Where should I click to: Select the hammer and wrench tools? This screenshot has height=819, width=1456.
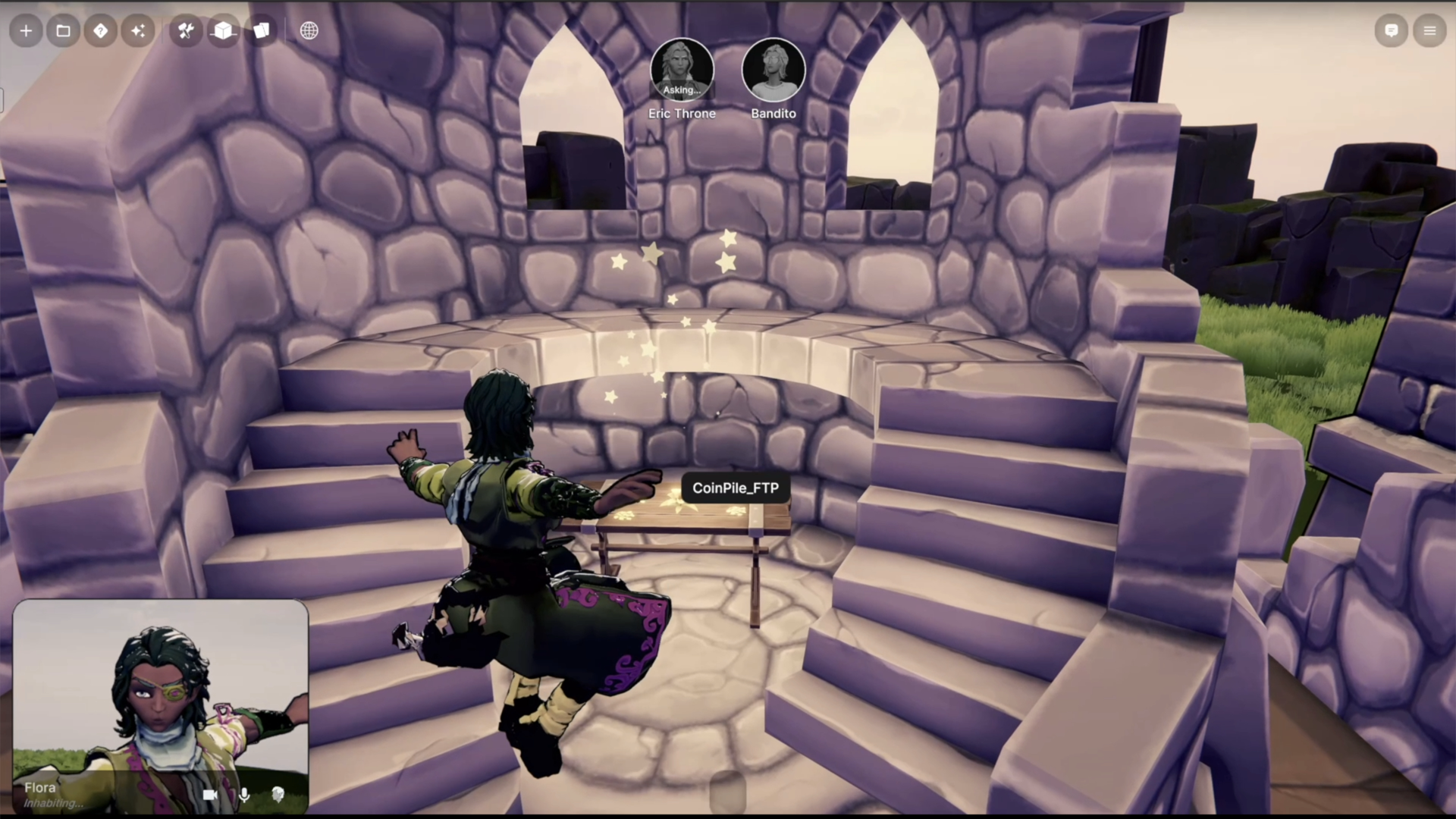(x=186, y=31)
